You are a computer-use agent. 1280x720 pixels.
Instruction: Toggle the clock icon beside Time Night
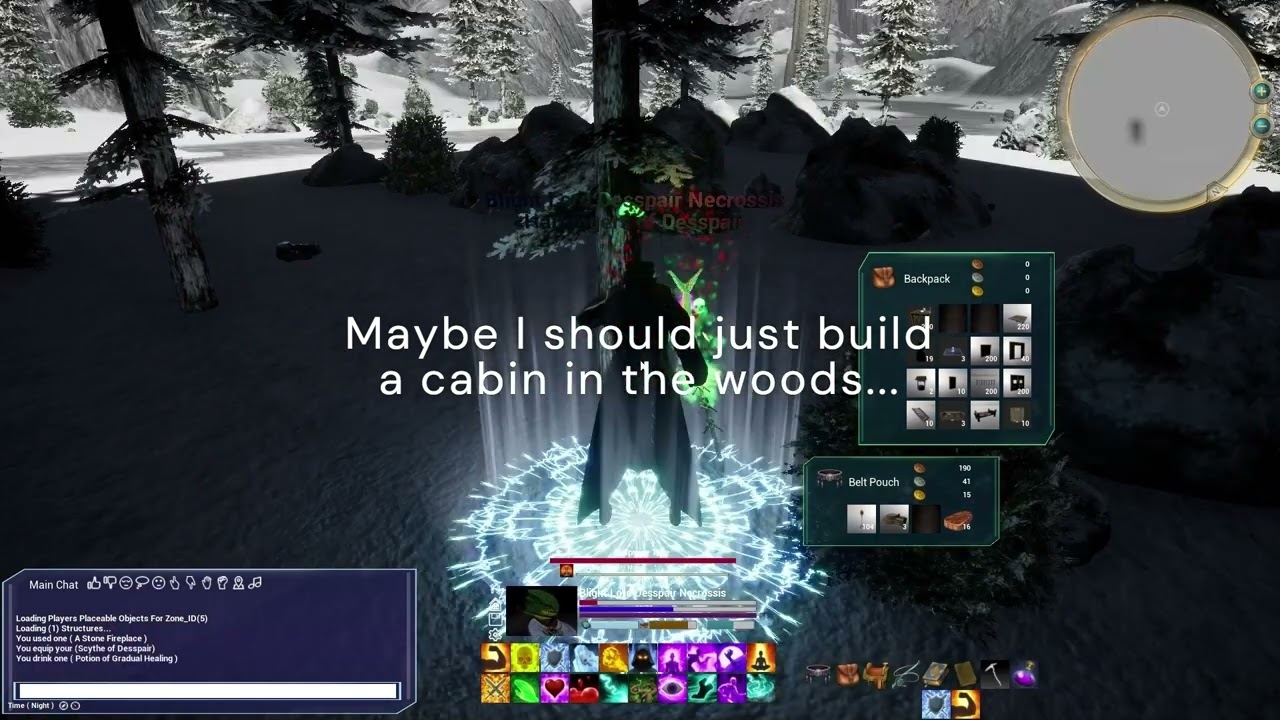point(64,704)
